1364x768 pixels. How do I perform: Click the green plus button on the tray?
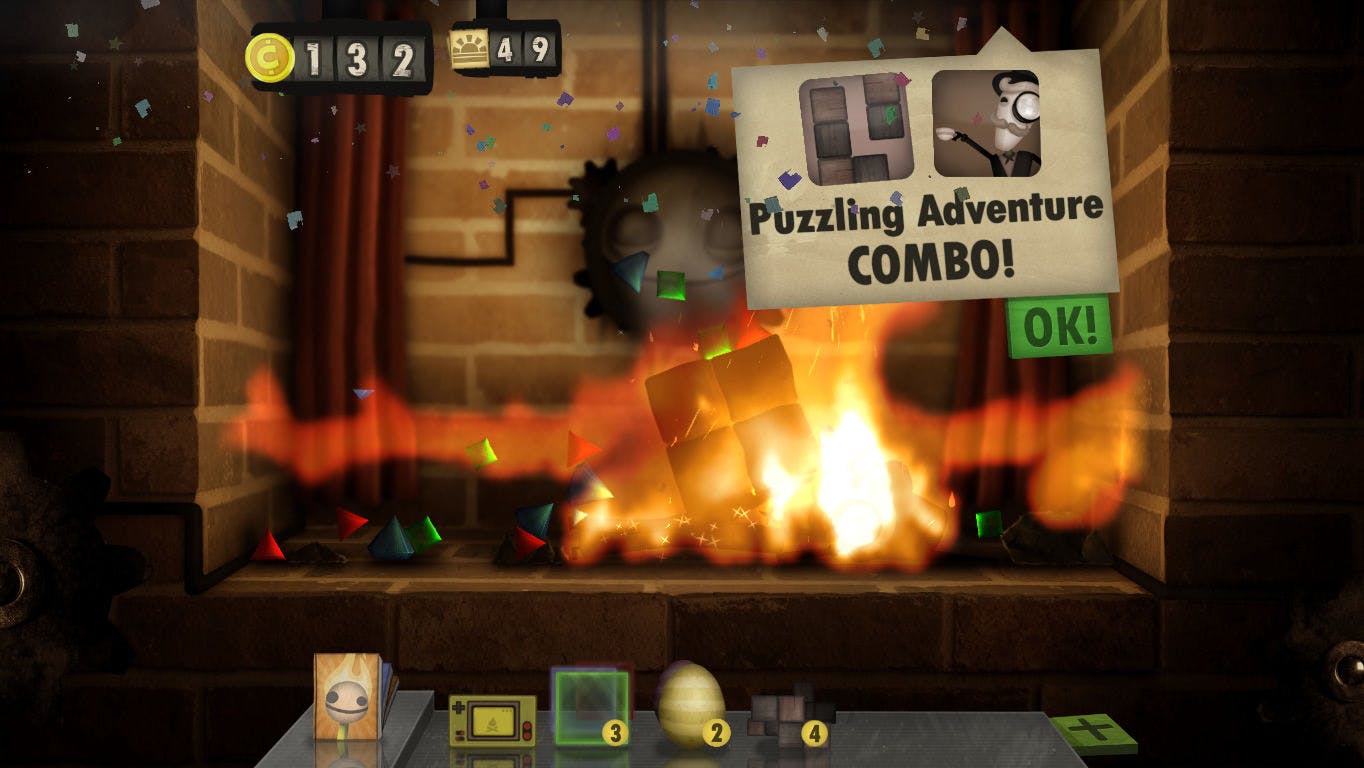coord(1093,731)
